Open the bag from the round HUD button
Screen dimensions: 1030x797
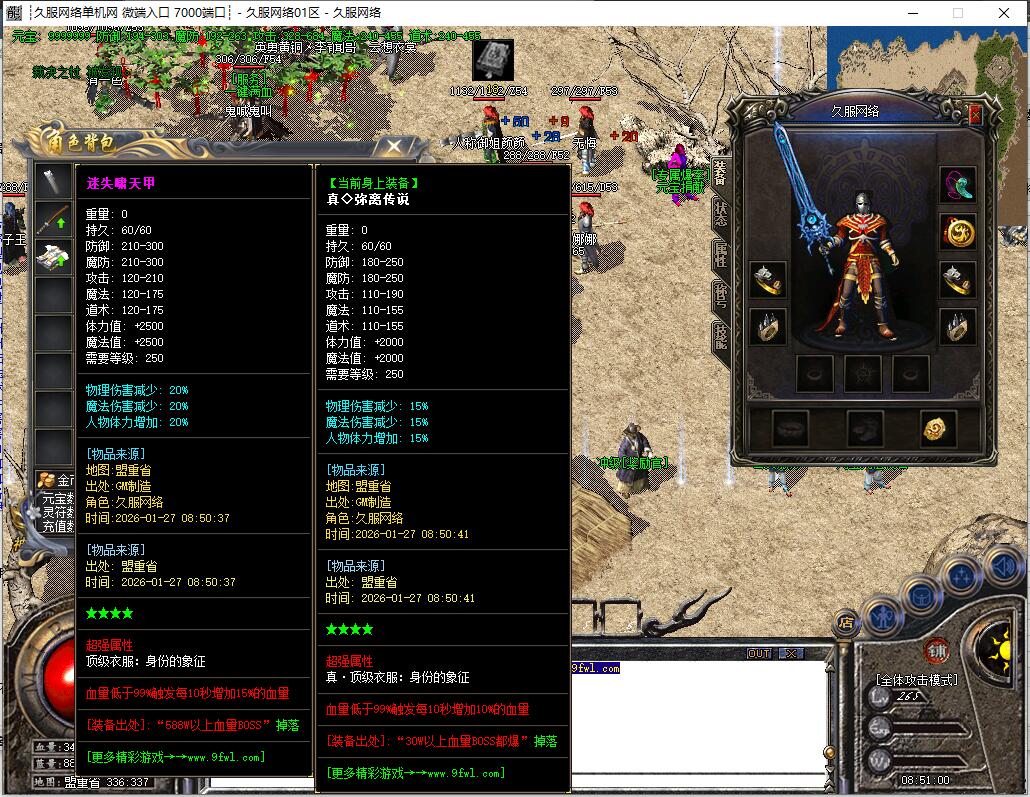[x=922, y=597]
